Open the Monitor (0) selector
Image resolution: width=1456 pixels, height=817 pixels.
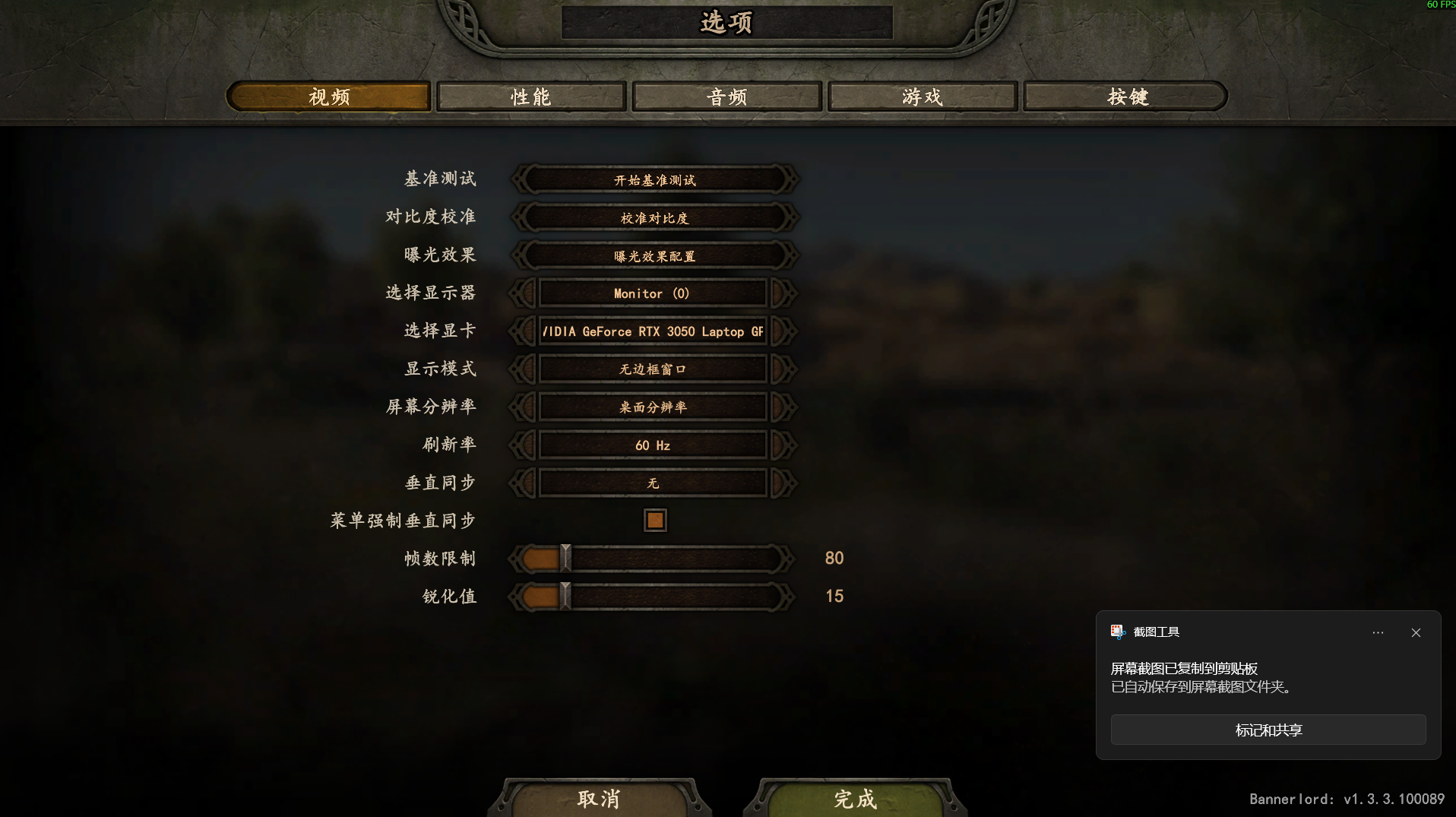[654, 293]
